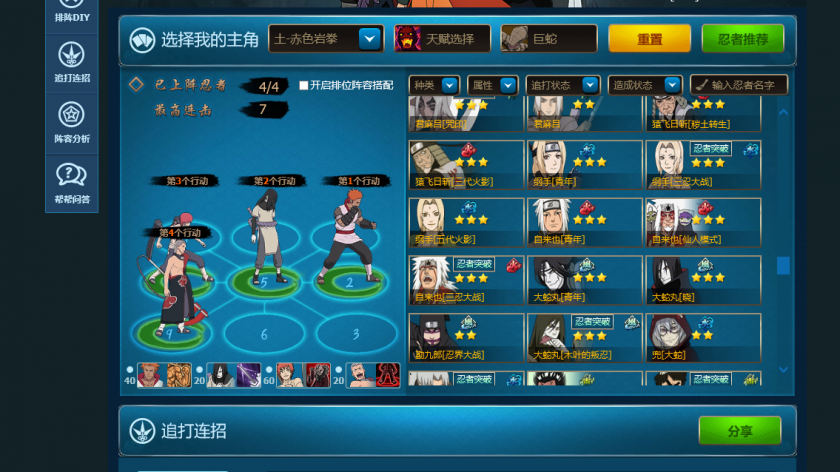Select the 勘九郎[忍界大战] ninja card

(466, 338)
